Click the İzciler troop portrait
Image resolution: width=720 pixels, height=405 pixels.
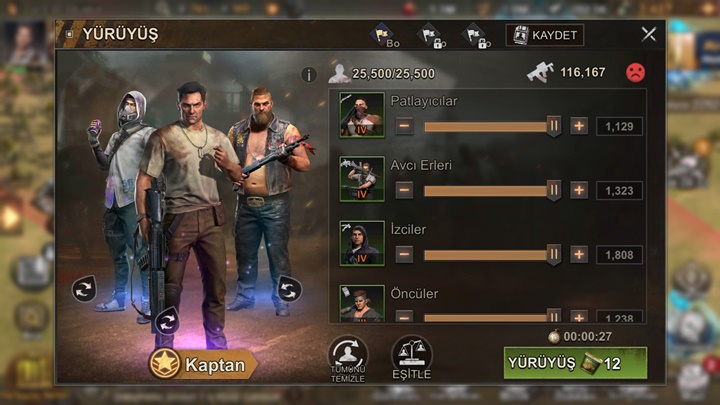[361, 243]
